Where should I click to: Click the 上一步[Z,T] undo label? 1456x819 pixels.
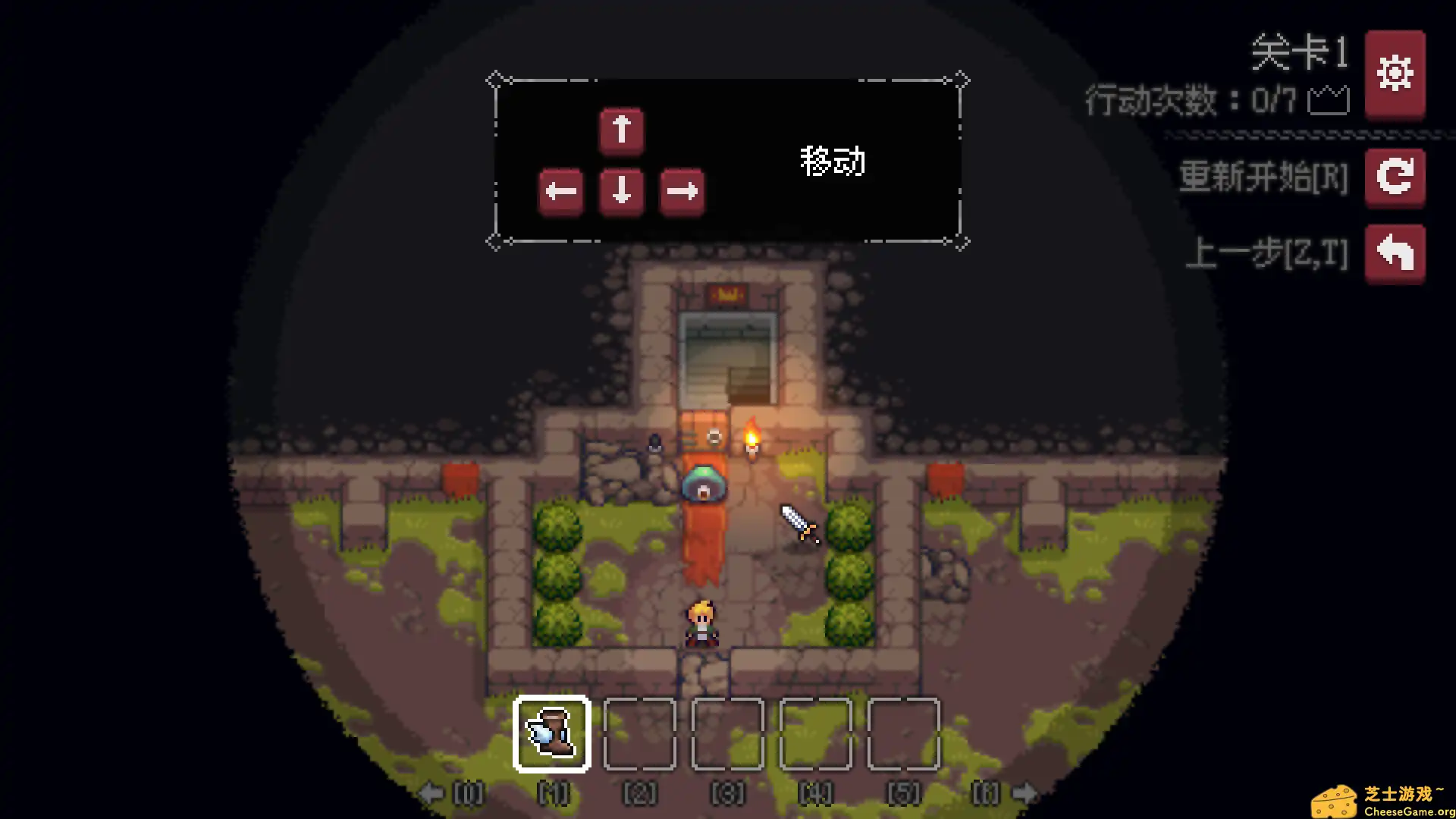pos(1267,255)
